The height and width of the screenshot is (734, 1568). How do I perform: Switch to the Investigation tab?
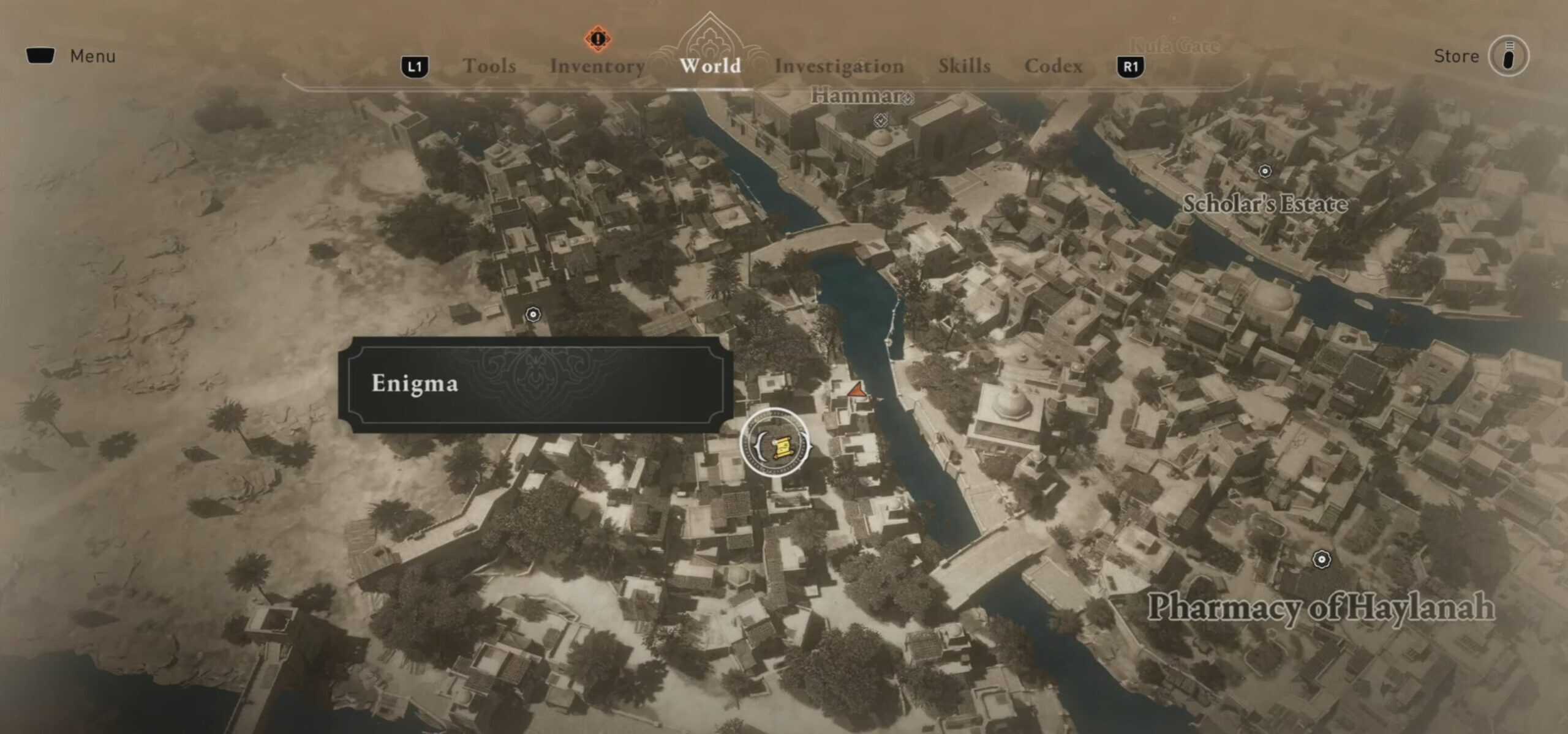coord(839,66)
